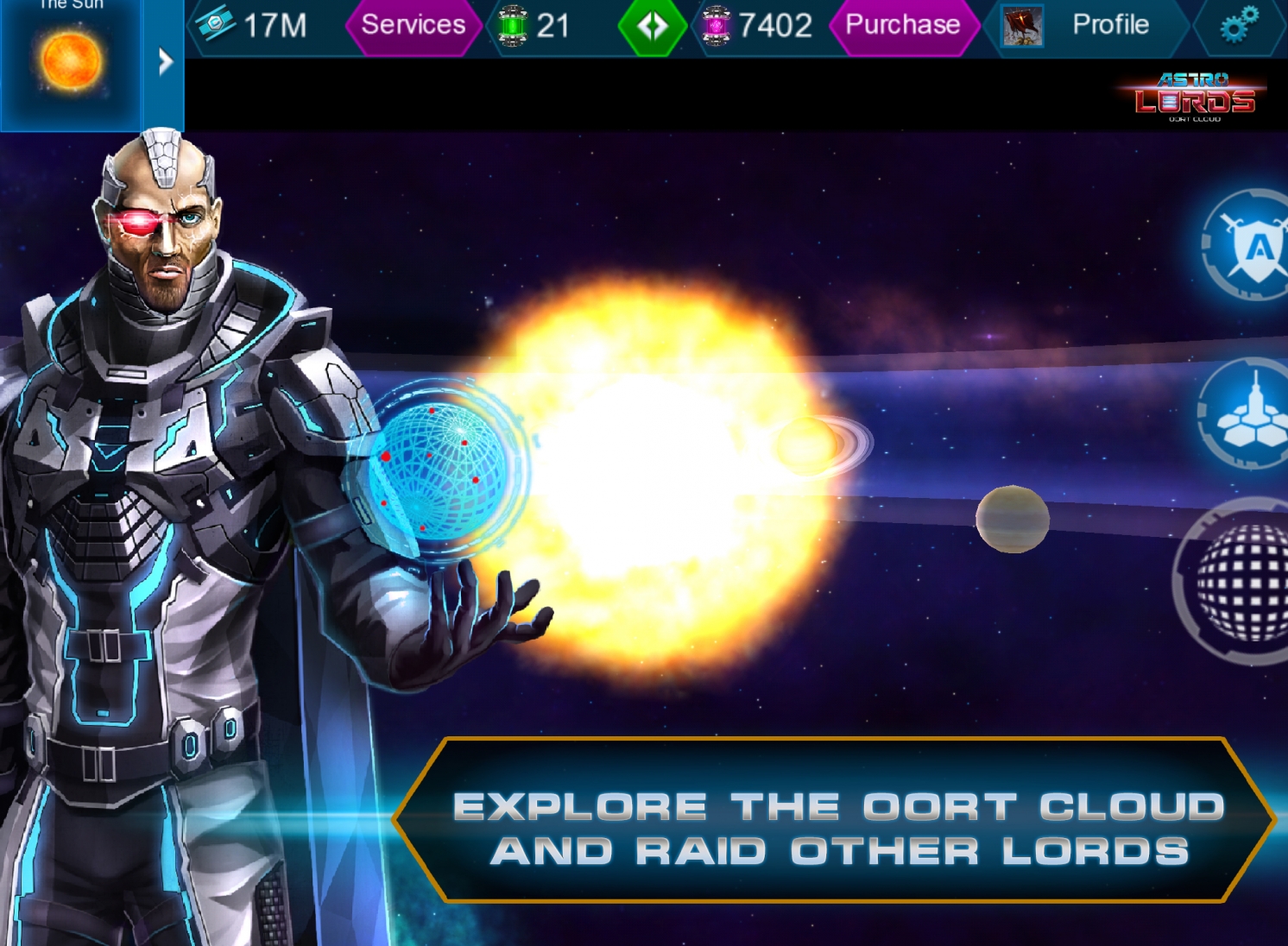1288x946 pixels.
Task: Select The Sun location thumbnail
Action: click(70, 62)
